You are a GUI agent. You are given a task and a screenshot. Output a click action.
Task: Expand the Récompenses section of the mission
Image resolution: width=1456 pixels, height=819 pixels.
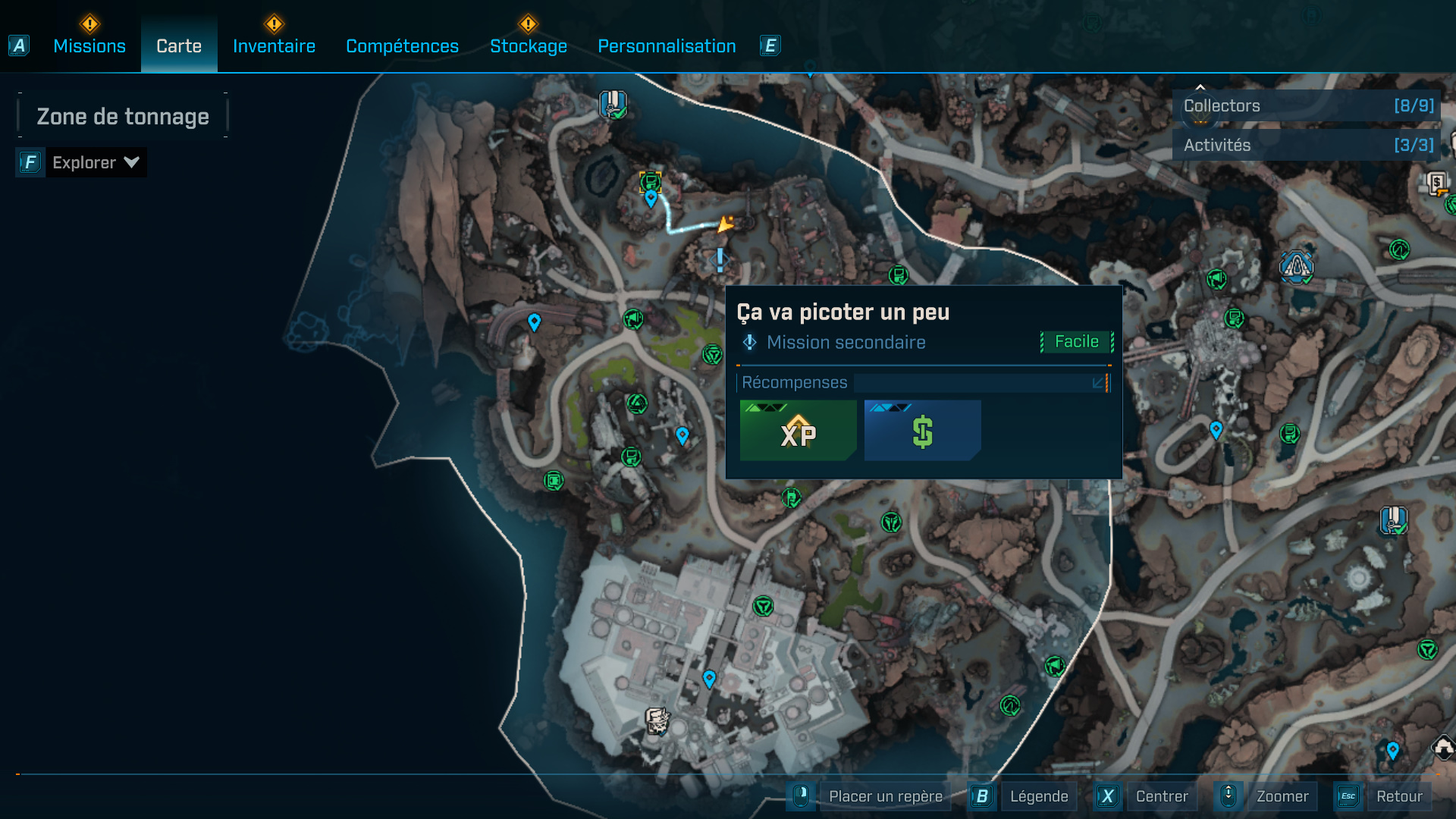(x=1098, y=384)
